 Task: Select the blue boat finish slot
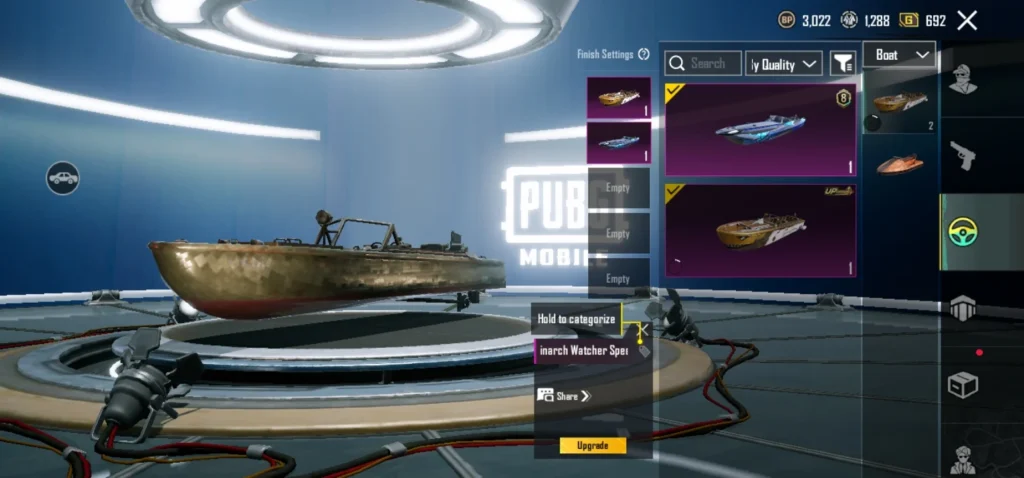[x=618, y=142]
